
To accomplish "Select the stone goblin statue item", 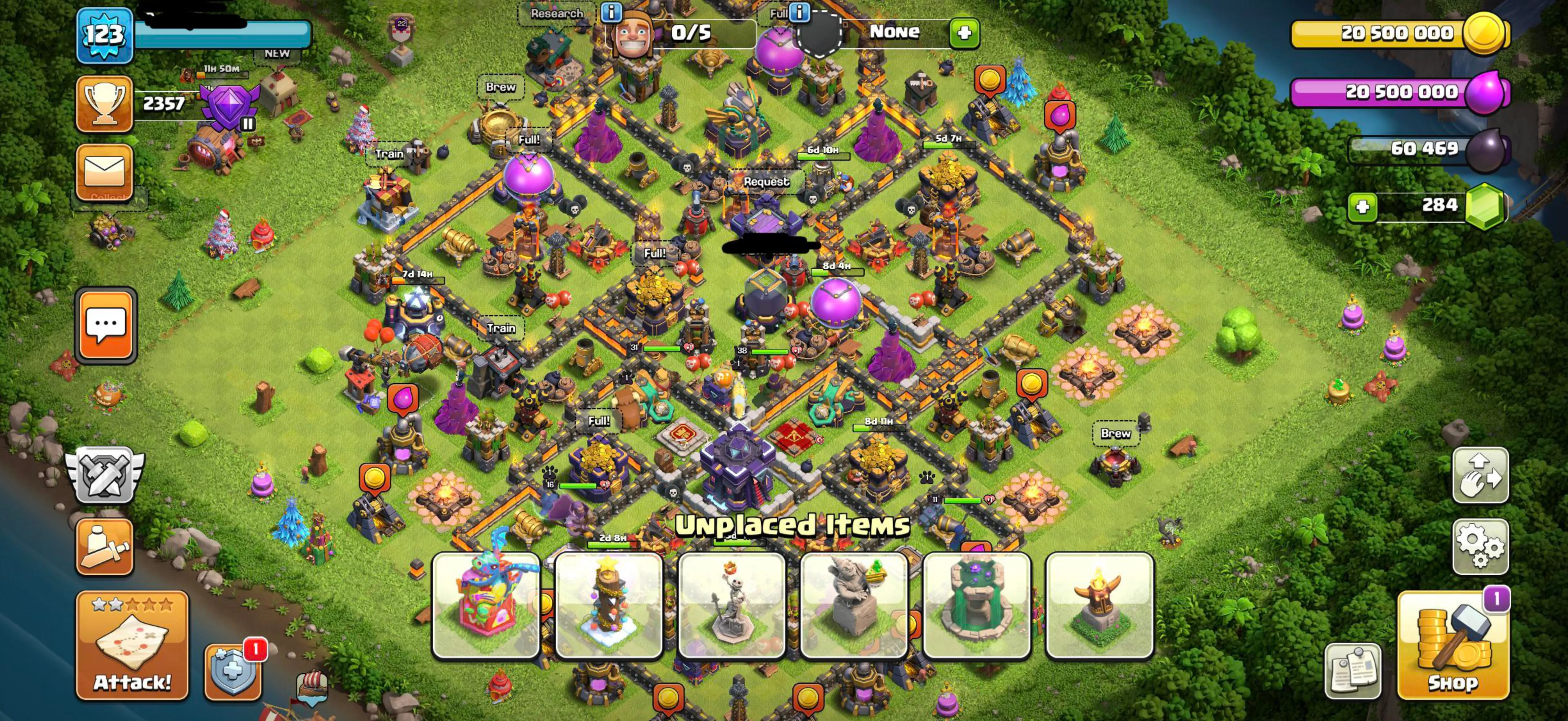I will coord(853,605).
